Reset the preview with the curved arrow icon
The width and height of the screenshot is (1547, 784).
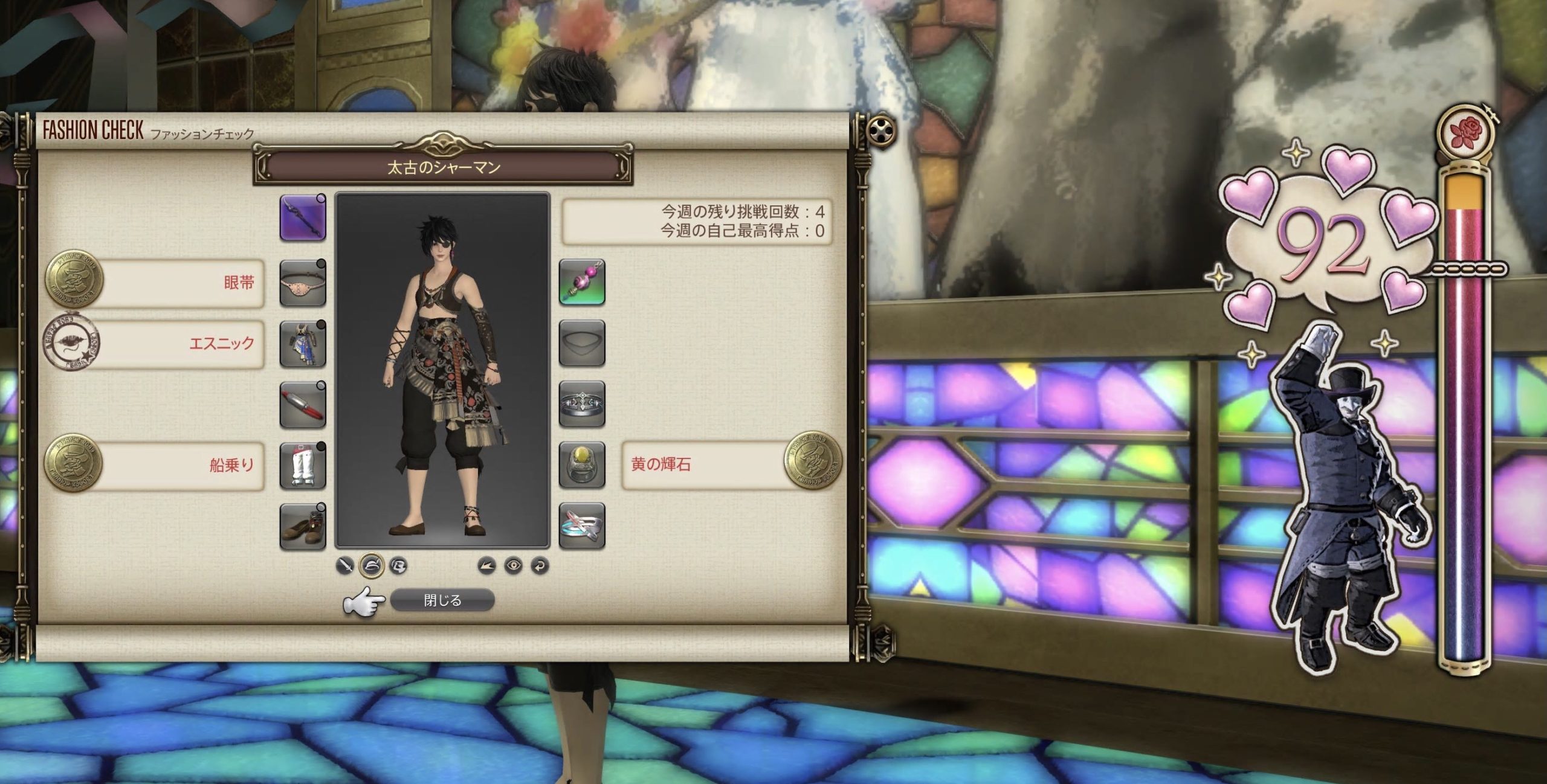coord(540,565)
